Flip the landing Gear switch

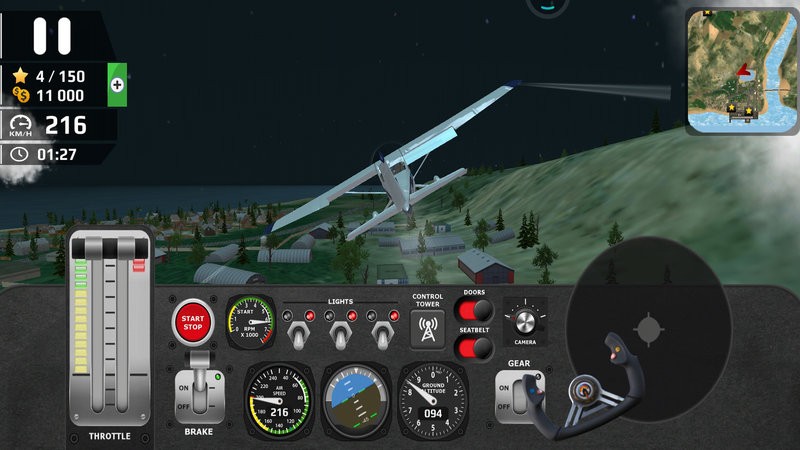click(x=518, y=394)
